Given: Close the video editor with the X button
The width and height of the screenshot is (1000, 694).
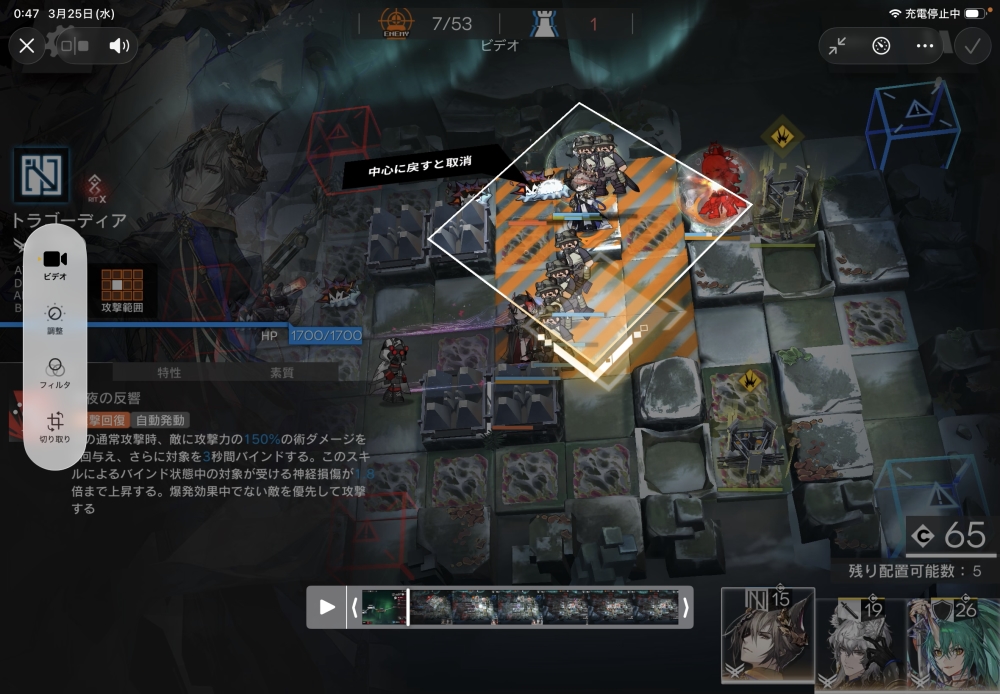Looking at the screenshot, I should coord(27,45).
